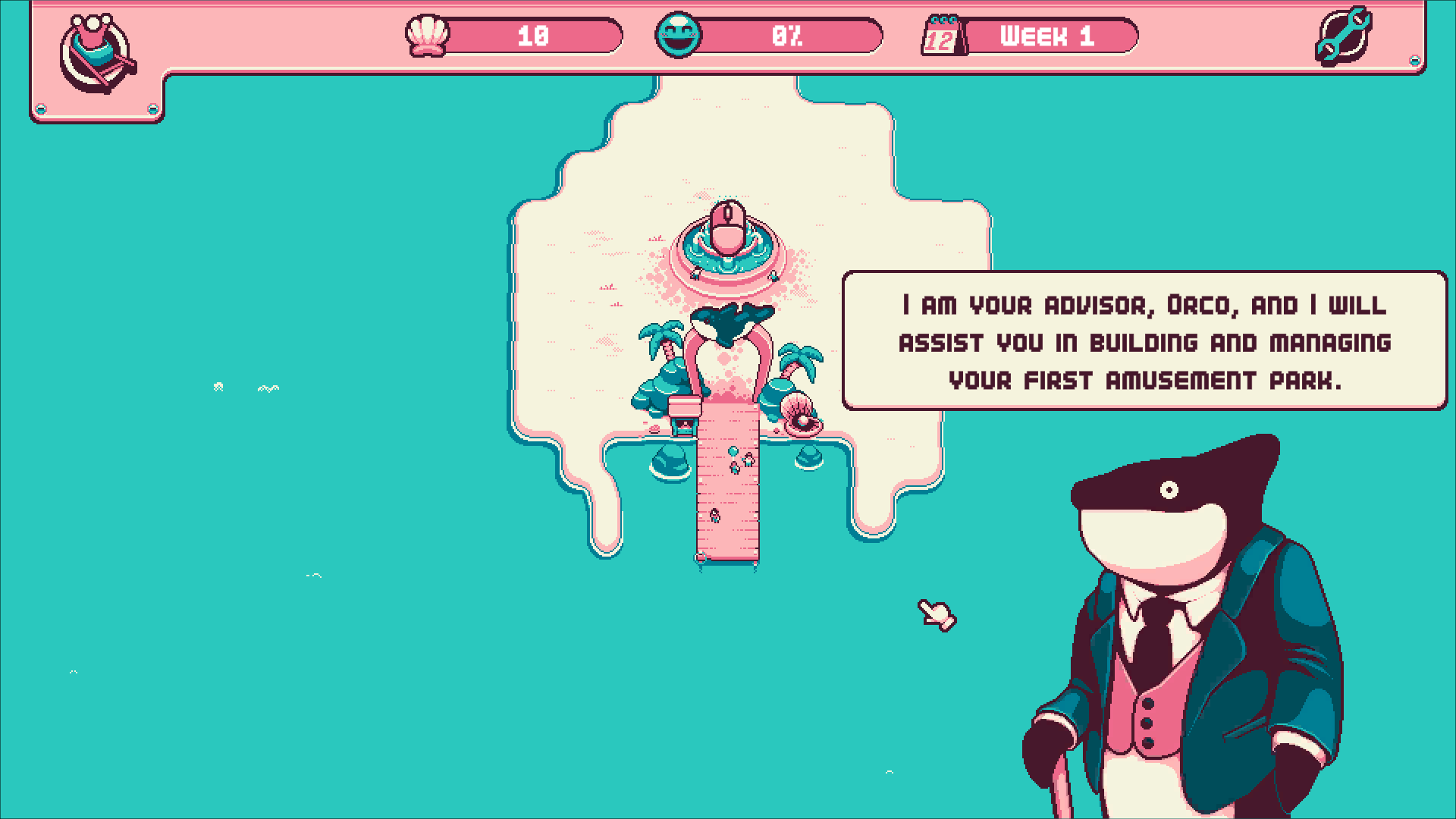The width and height of the screenshot is (1456, 819).
Task: Advance Orco's advisor dialogue box
Action: [x=1144, y=341]
